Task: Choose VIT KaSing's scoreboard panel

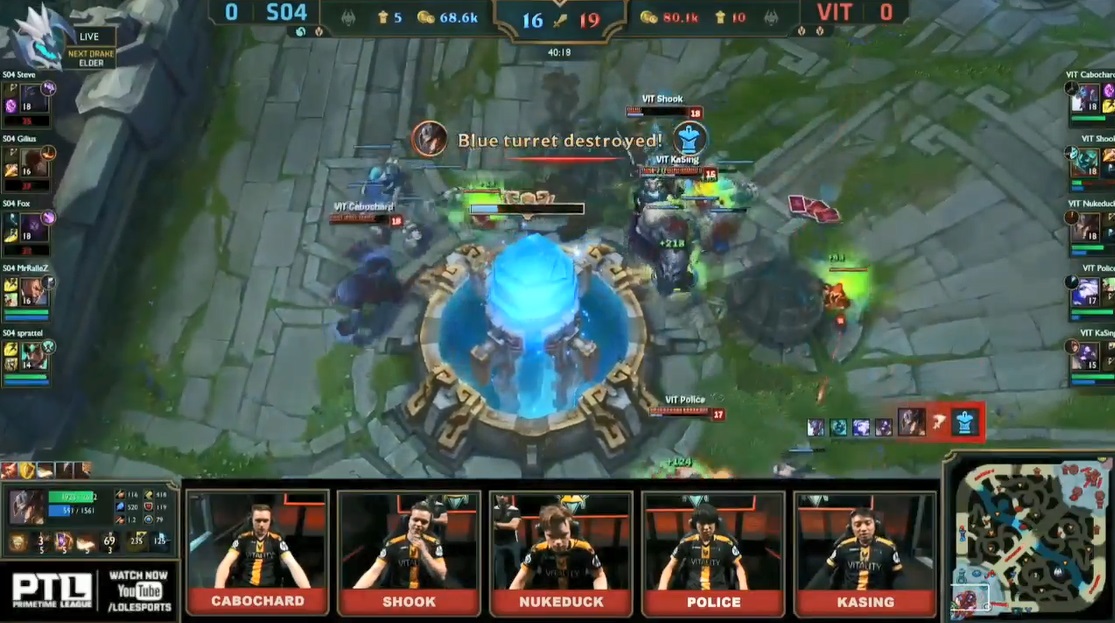Action: click(1089, 356)
